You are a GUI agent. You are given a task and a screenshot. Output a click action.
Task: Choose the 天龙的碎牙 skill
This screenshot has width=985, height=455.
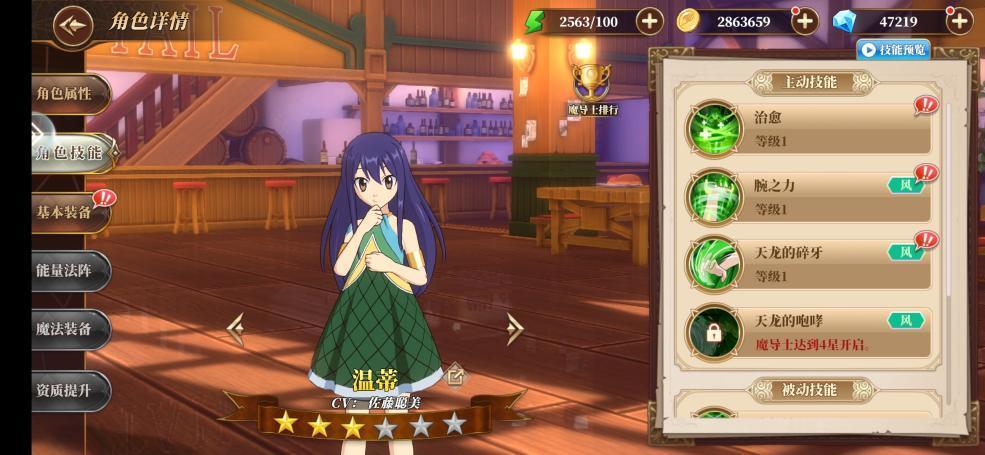click(810, 263)
